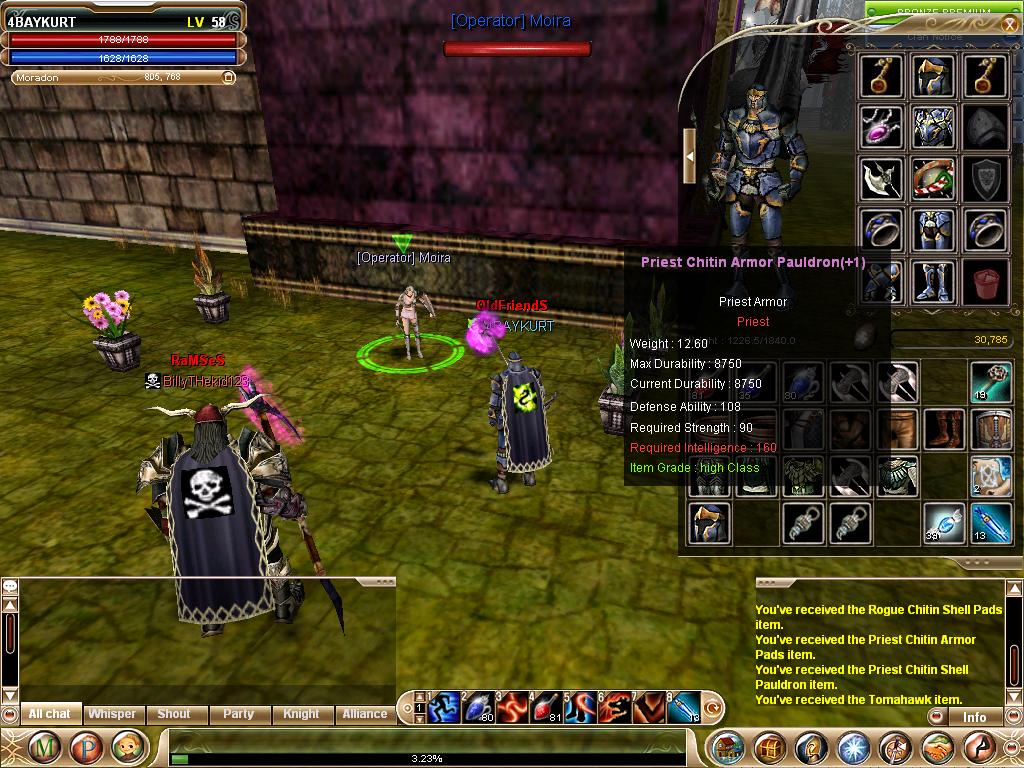This screenshot has height=768, width=1024.
Task: Switch to the Knight chat tab
Action: pyautogui.click(x=301, y=714)
